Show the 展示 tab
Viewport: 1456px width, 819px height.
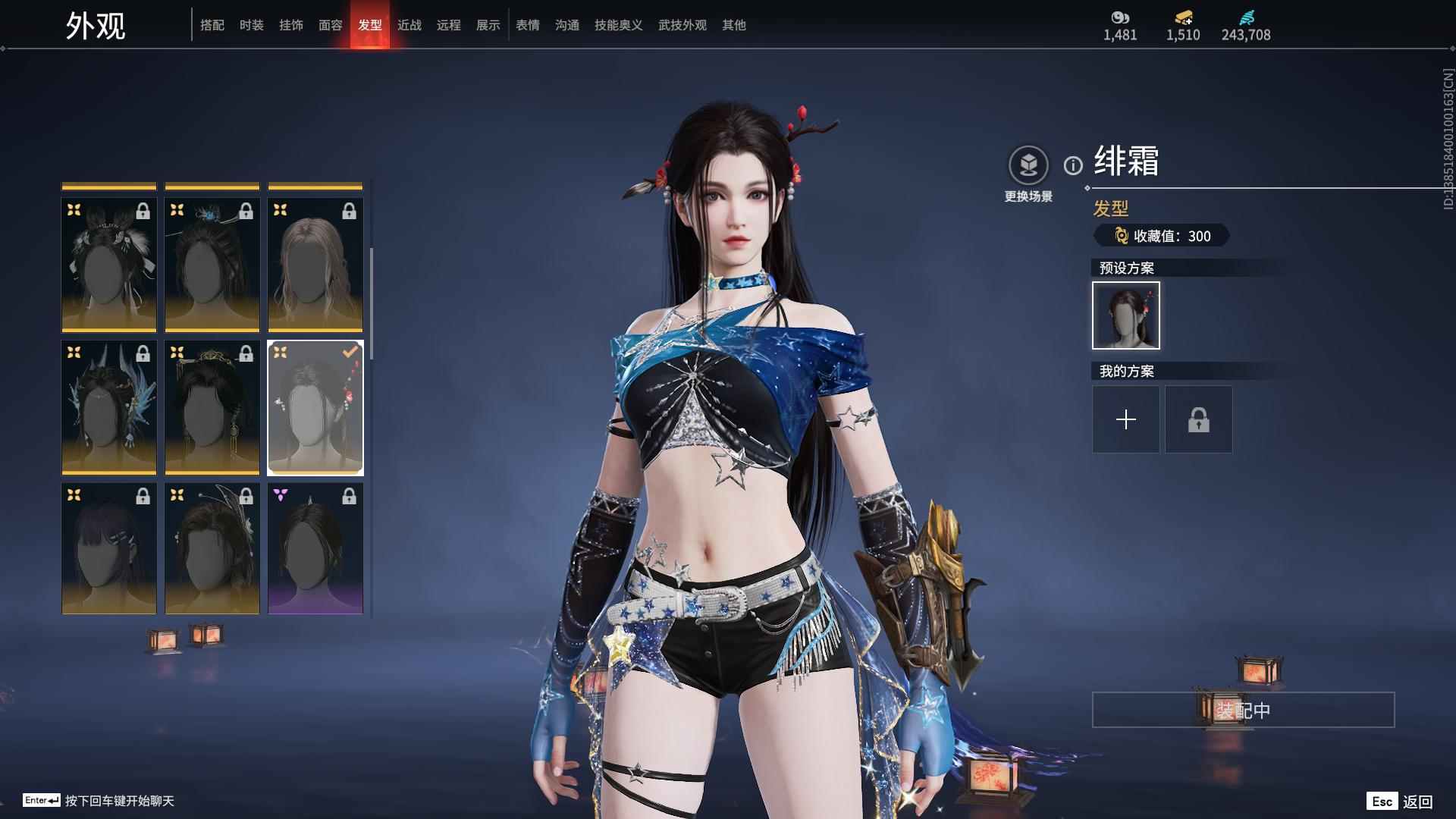pos(488,25)
